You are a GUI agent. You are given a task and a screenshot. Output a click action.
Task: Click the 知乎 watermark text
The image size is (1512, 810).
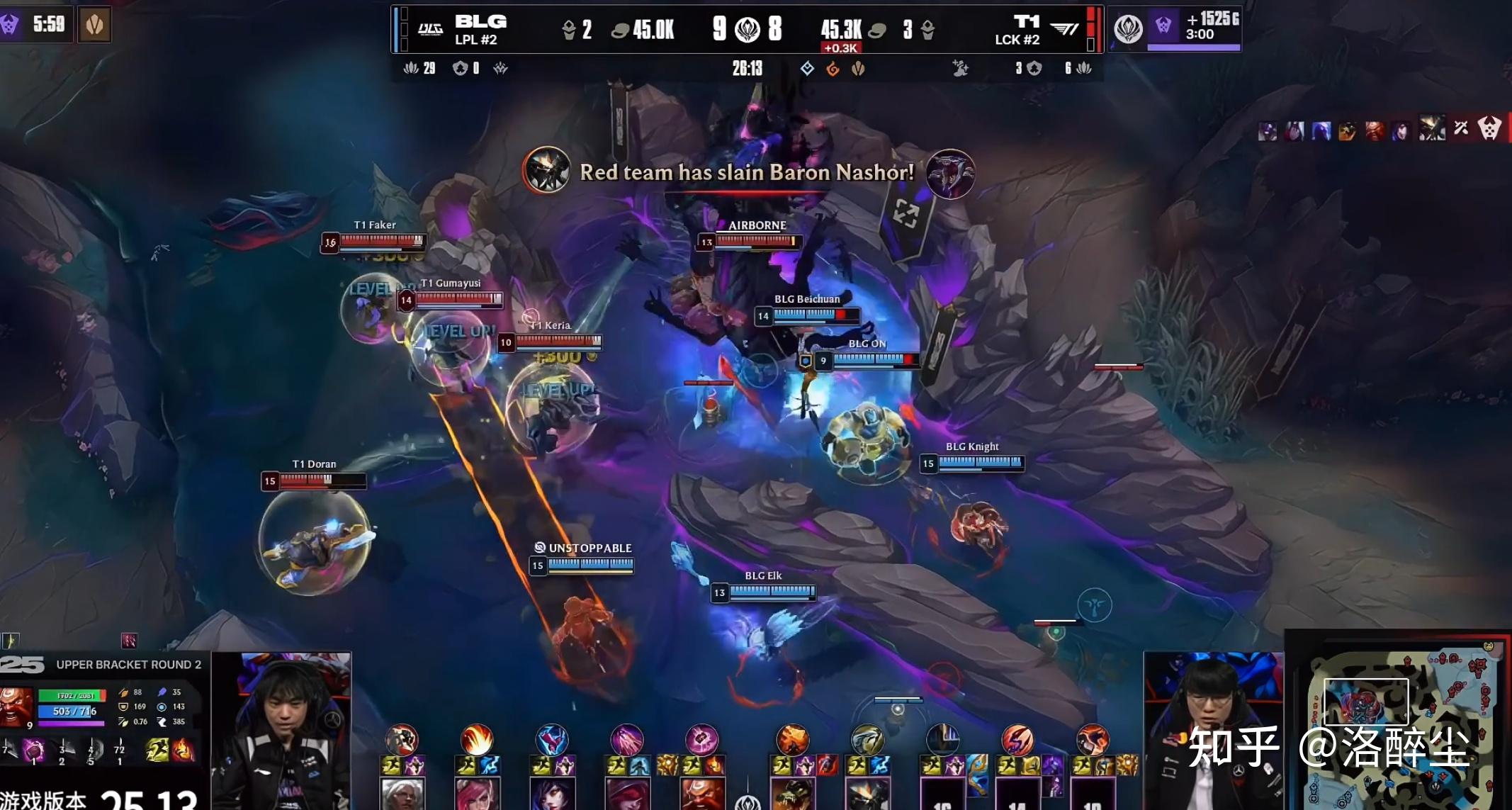click(x=1234, y=747)
